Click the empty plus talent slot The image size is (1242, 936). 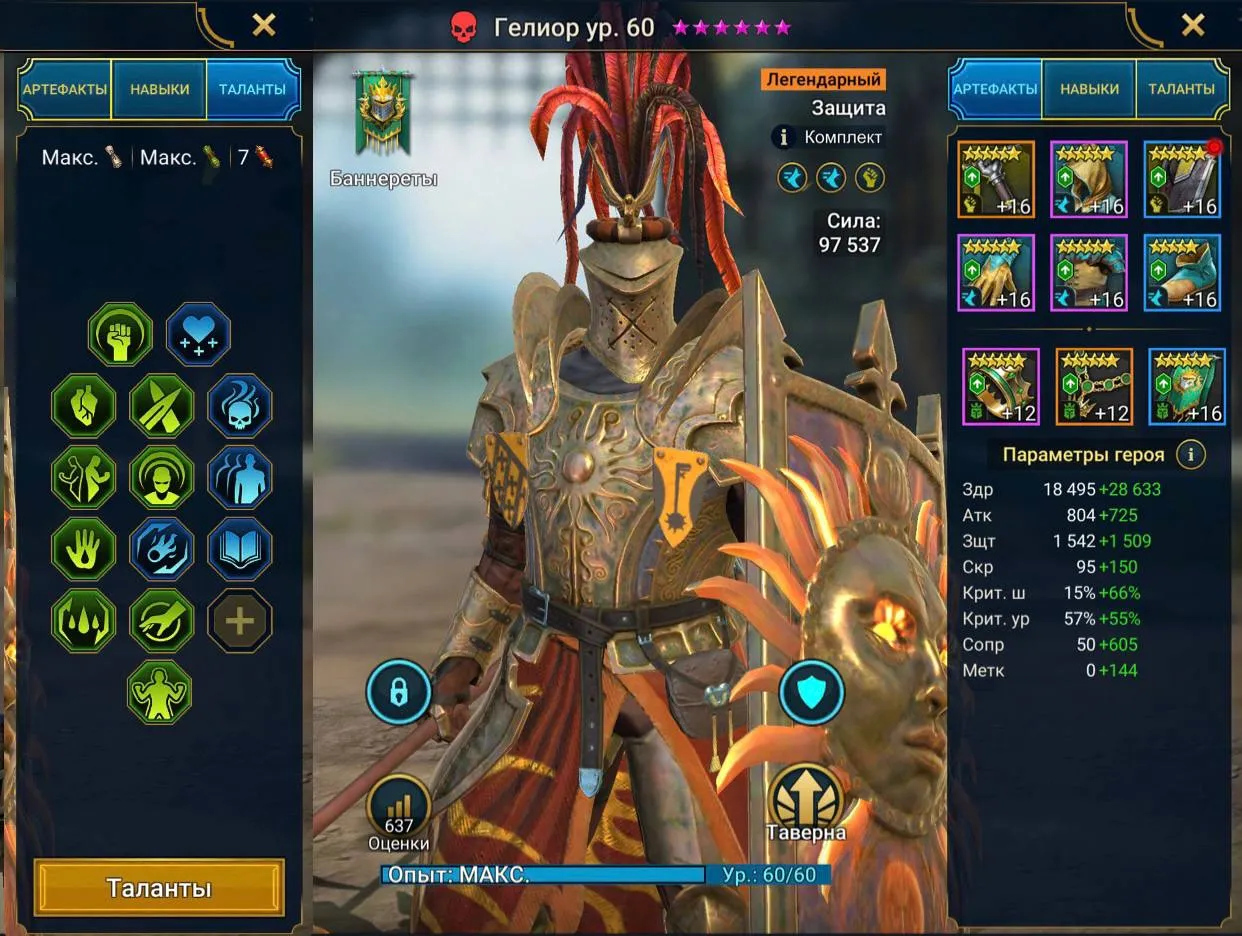(x=240, y=620)
